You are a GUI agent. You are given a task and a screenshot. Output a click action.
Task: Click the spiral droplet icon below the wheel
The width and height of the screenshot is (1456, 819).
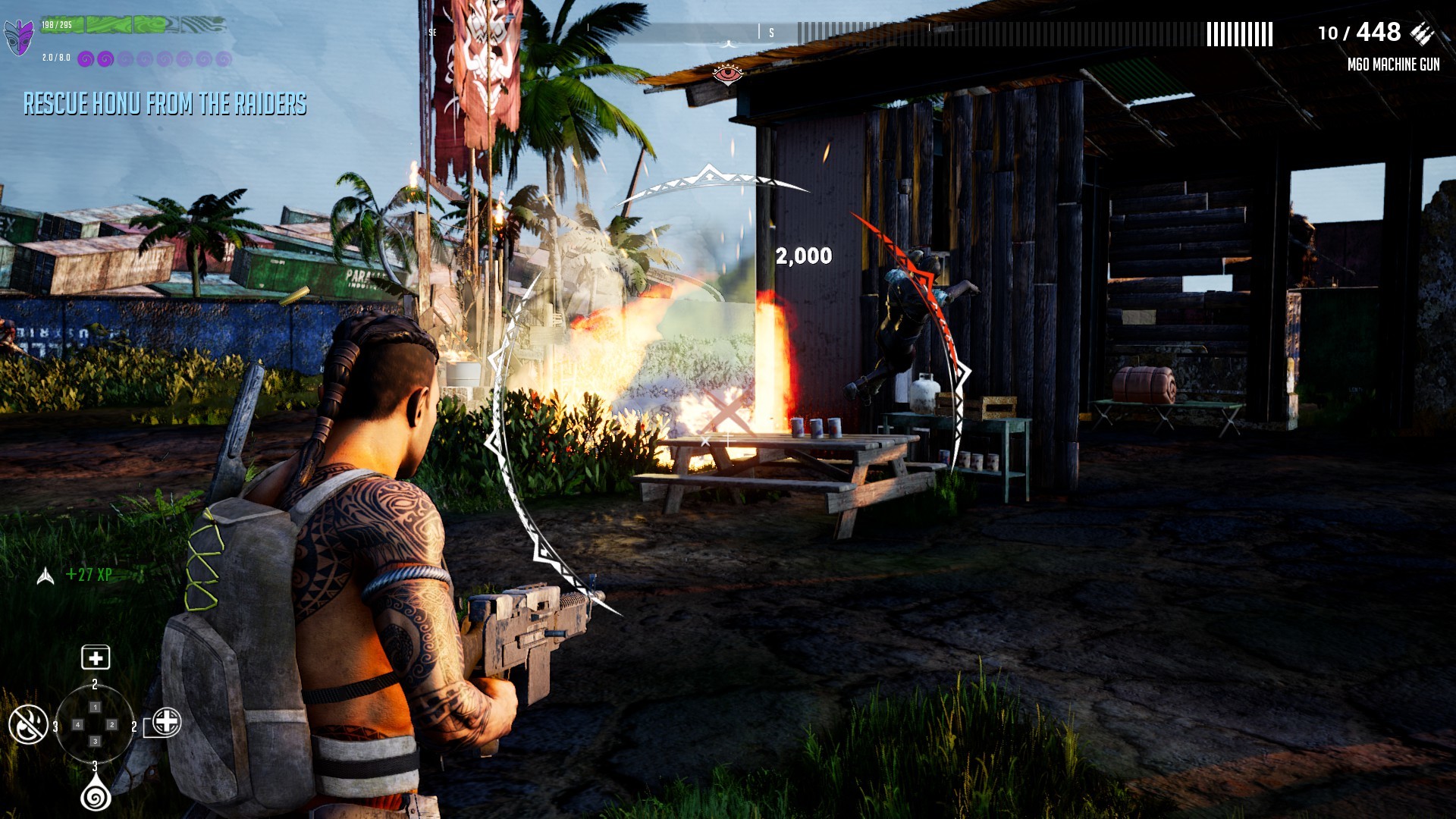tap(95, 796)
